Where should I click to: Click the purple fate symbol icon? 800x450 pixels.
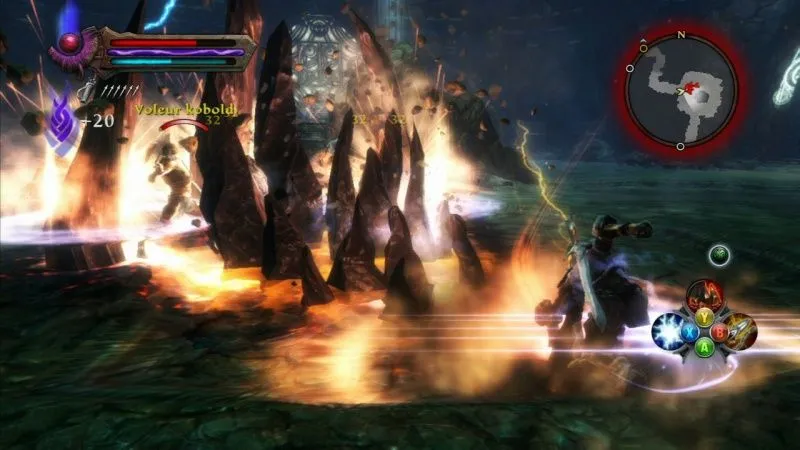click(x=61, y=117)
